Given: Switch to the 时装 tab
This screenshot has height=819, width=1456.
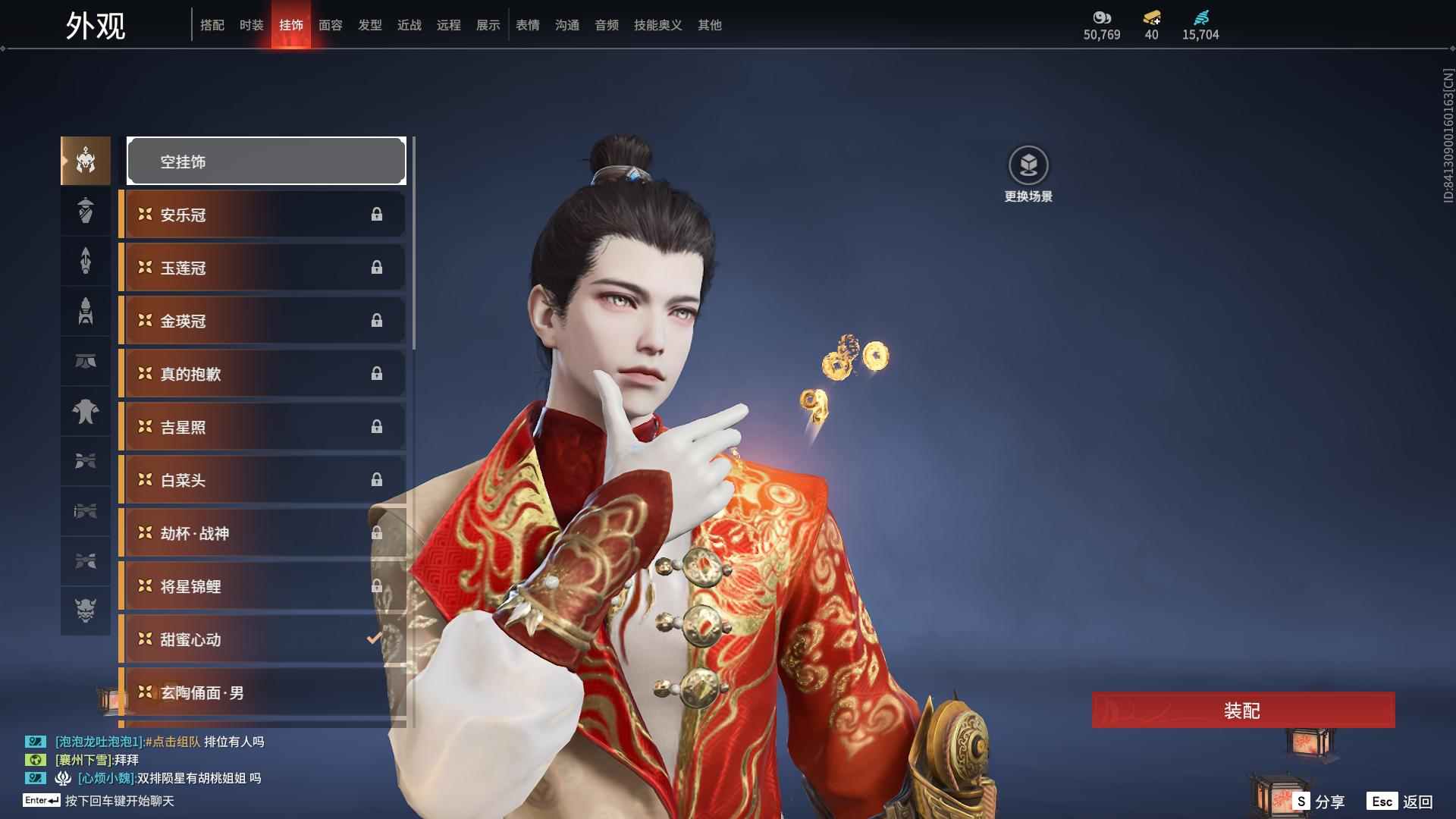Looking at the screenshot, I should (252, 25).
